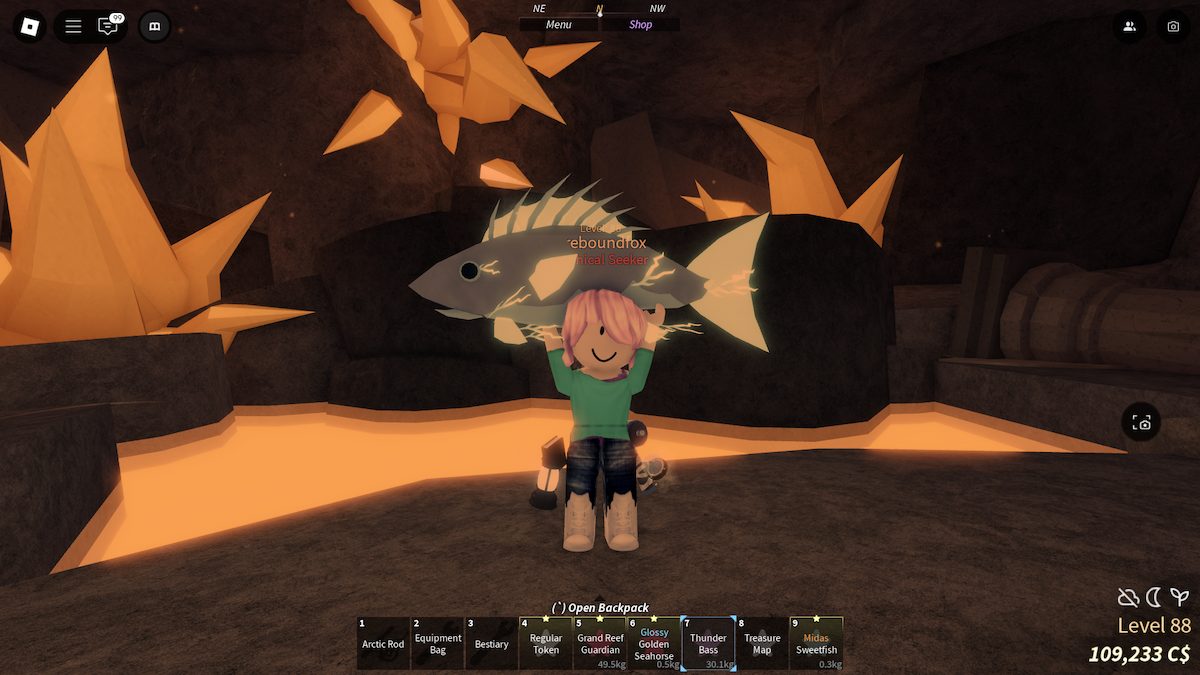The width and height of the screenshot is (1200, 675).
Task: Select the Regular Token slot
Action: (x=546, y=643)
